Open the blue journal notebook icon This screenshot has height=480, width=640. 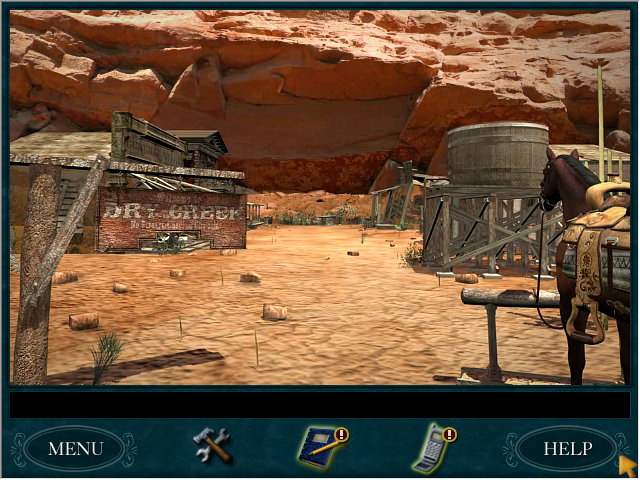point(321,447)
